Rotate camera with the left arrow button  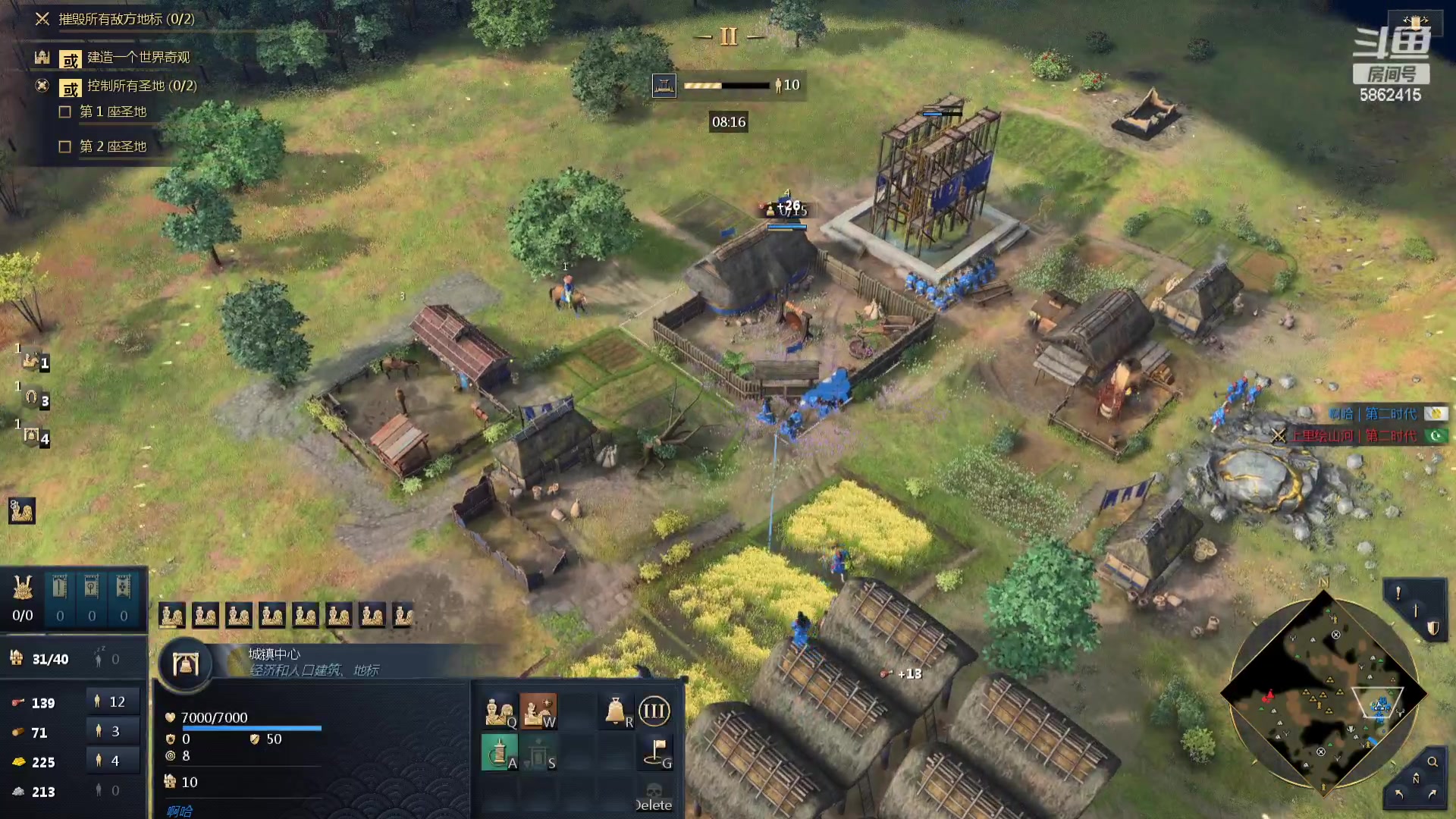1399,794
